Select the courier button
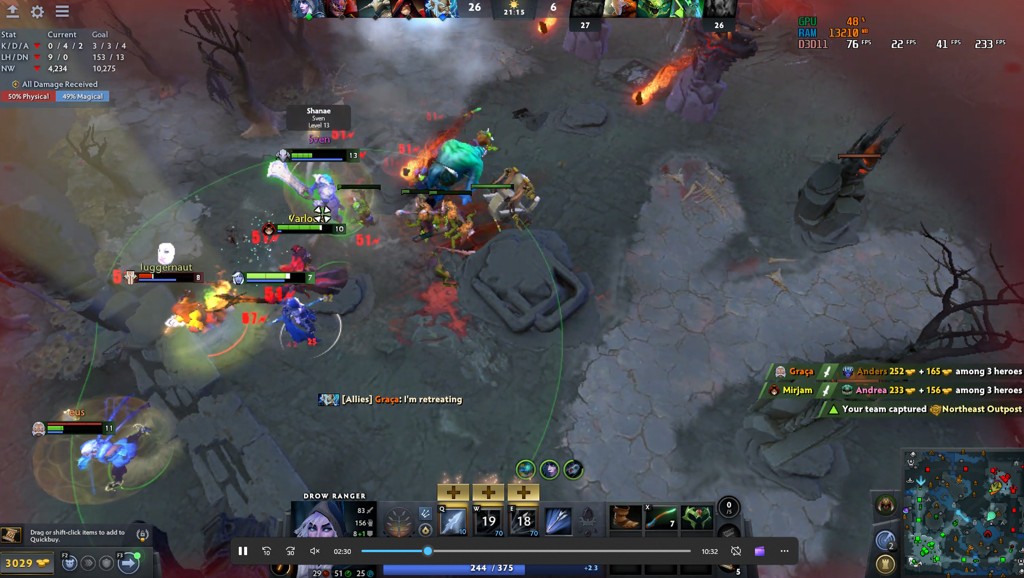1024x578 pixels. tap(69, 563)
